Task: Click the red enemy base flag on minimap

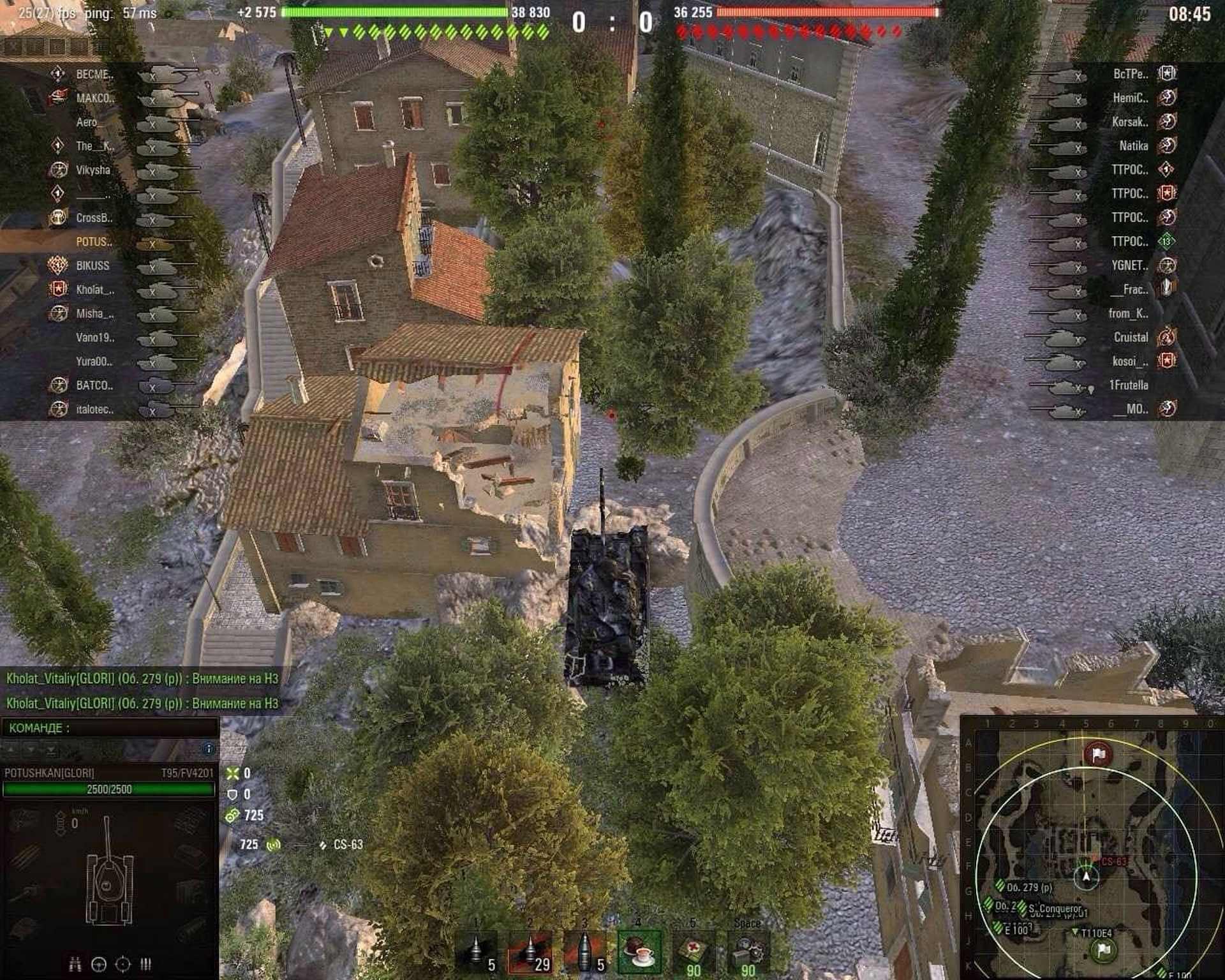Action: click(x=1097, y=755)
